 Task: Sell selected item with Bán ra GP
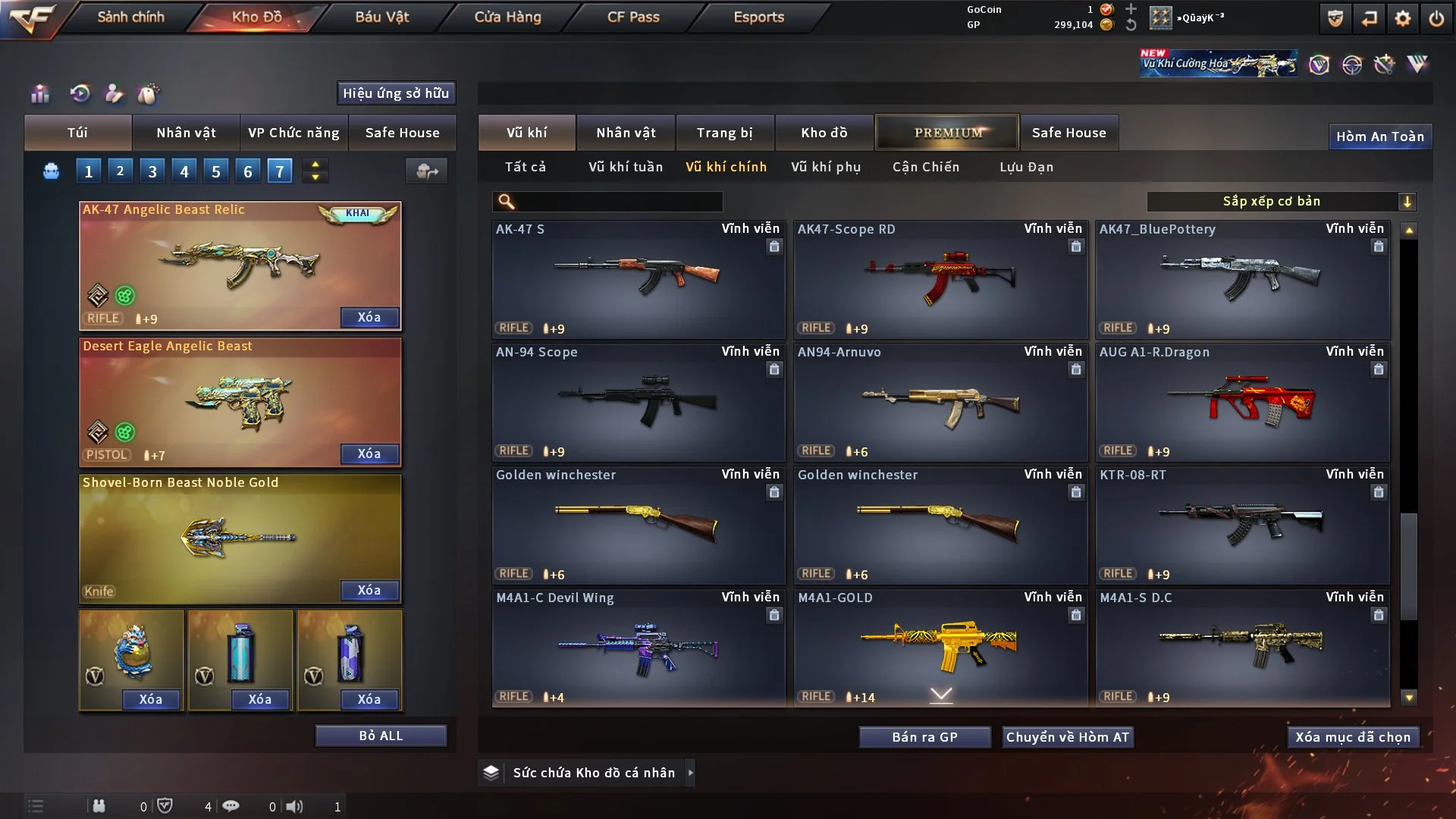(924, 737)
